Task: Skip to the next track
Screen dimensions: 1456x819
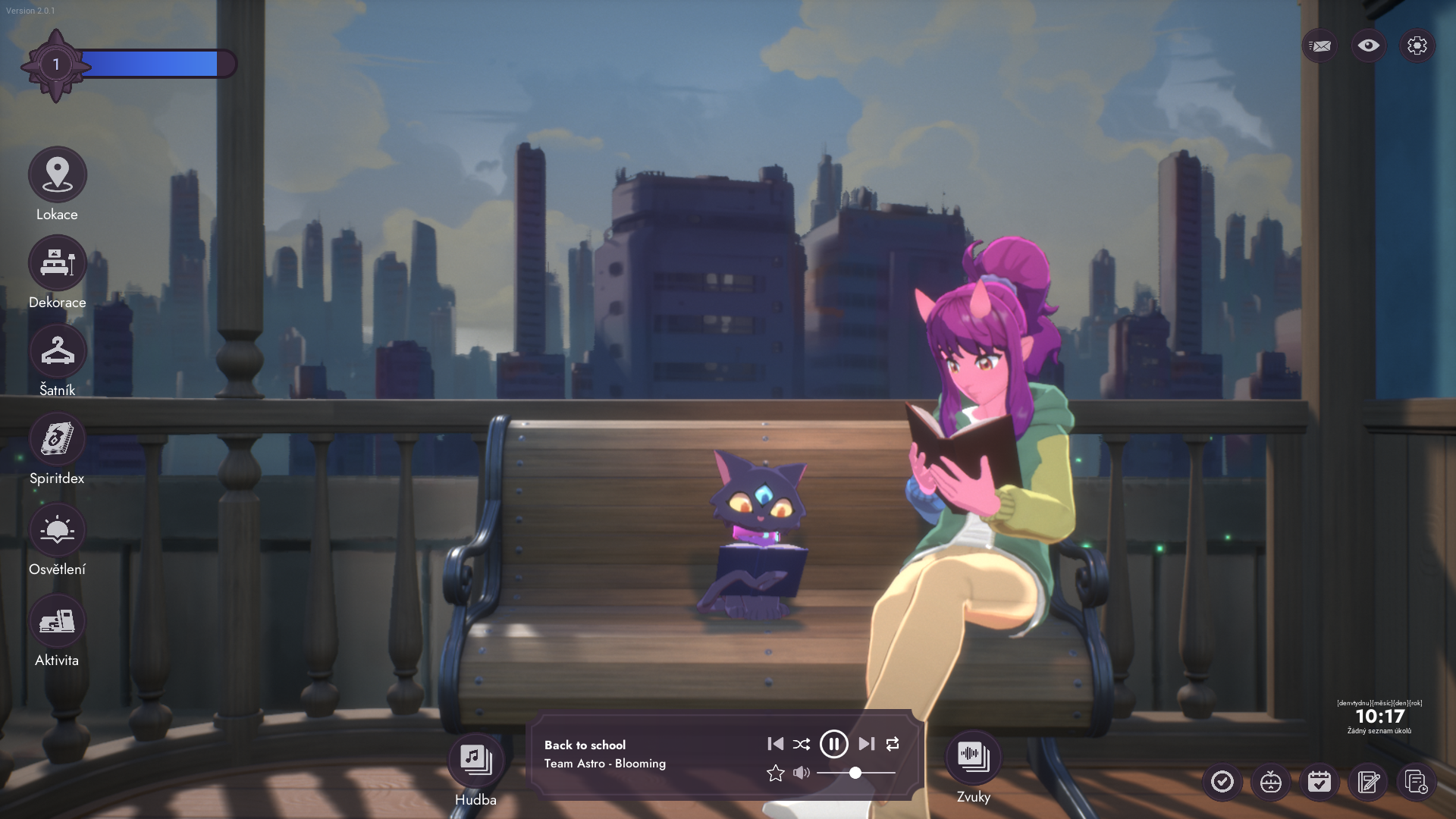Action: pos(866,744)
